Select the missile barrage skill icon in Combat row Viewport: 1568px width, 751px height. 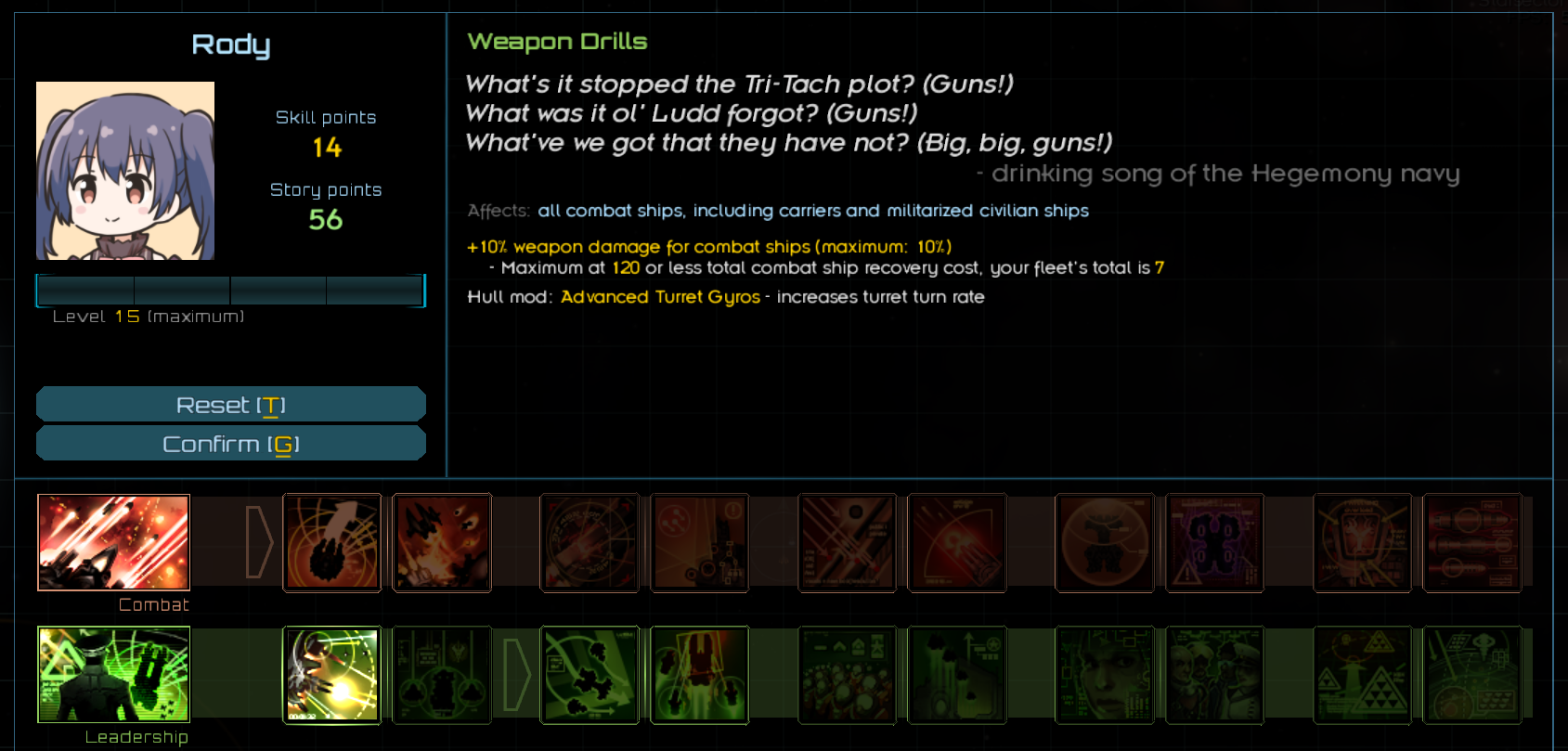pyautogui.click(x=847, y=543)
